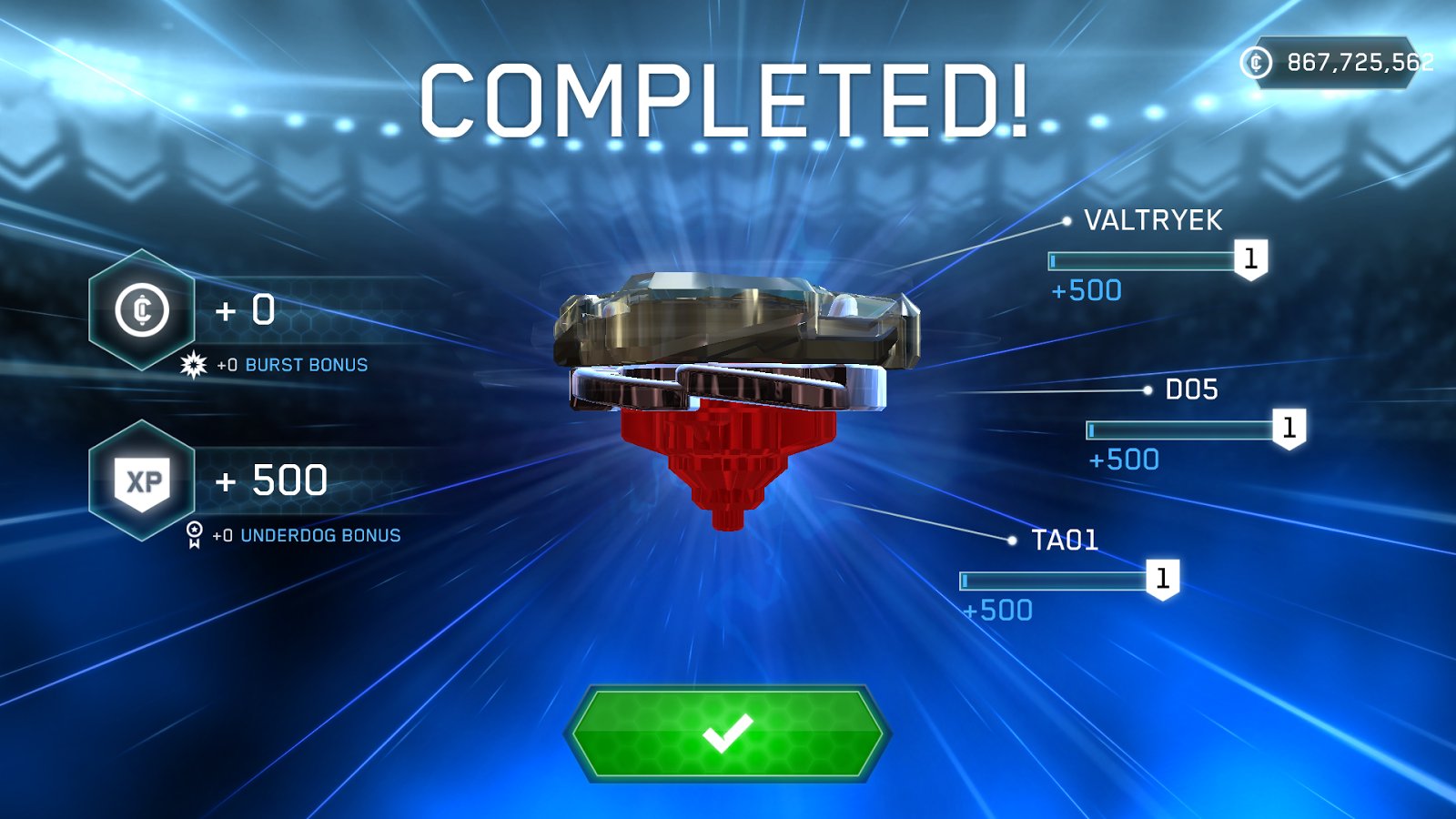1456x819 pixels.
Task: Click the VALTRYEK experience progress bar
Action: pos(1142,260)
